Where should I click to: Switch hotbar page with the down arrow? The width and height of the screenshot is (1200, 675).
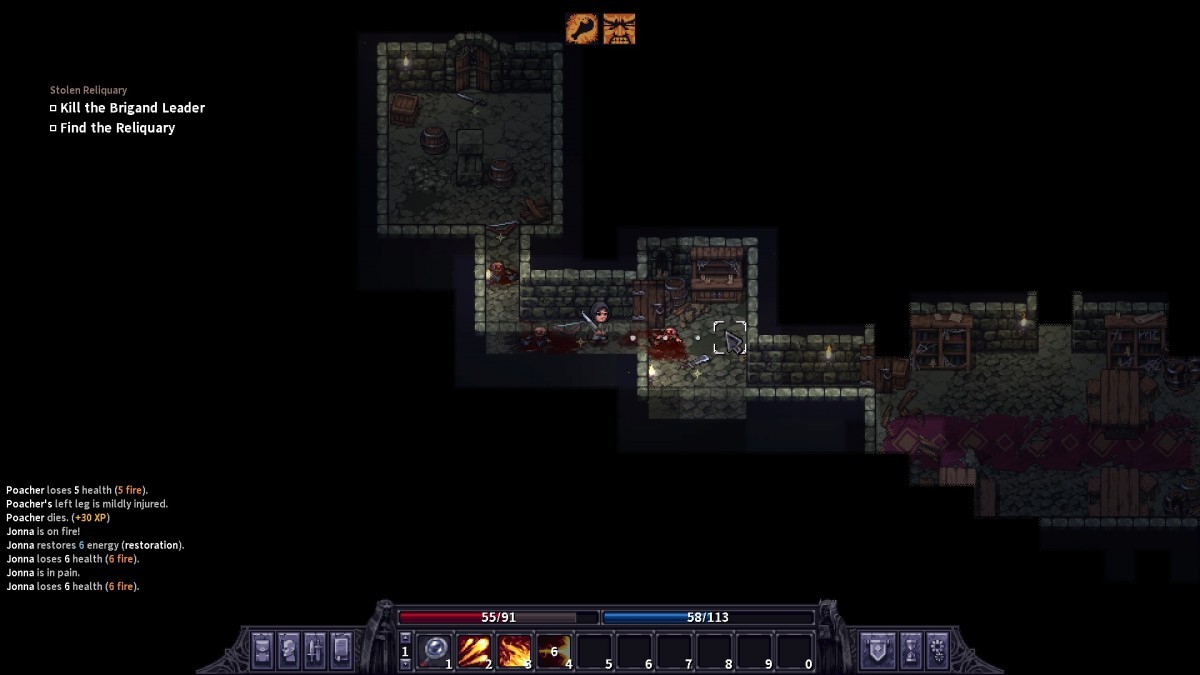tap(405, 663)
